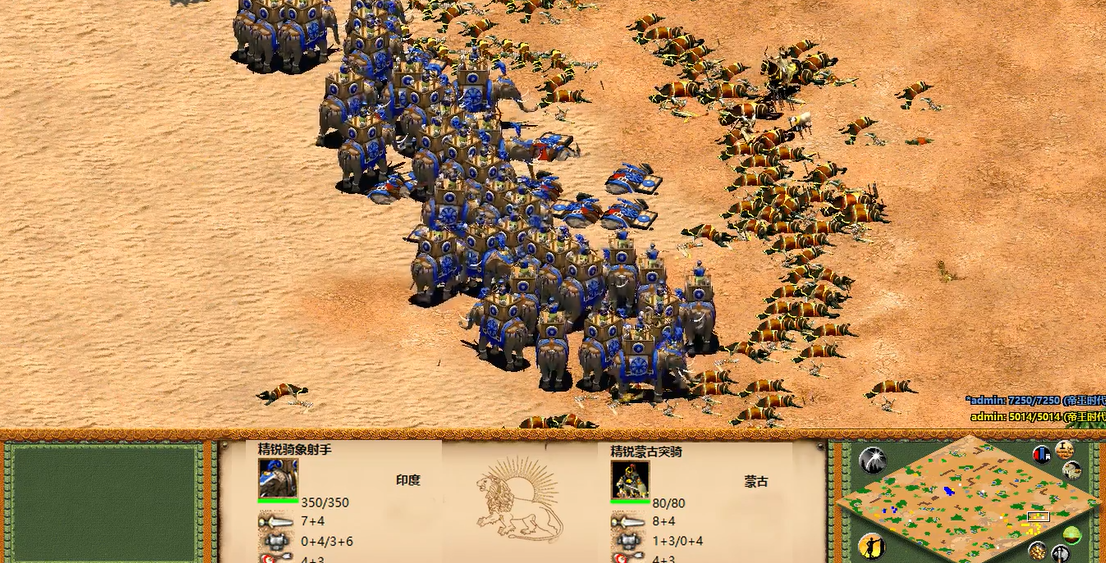Viewport: 1106px width, 563px height.
Task: Select the idle villager button
Action: pos(871,546)
